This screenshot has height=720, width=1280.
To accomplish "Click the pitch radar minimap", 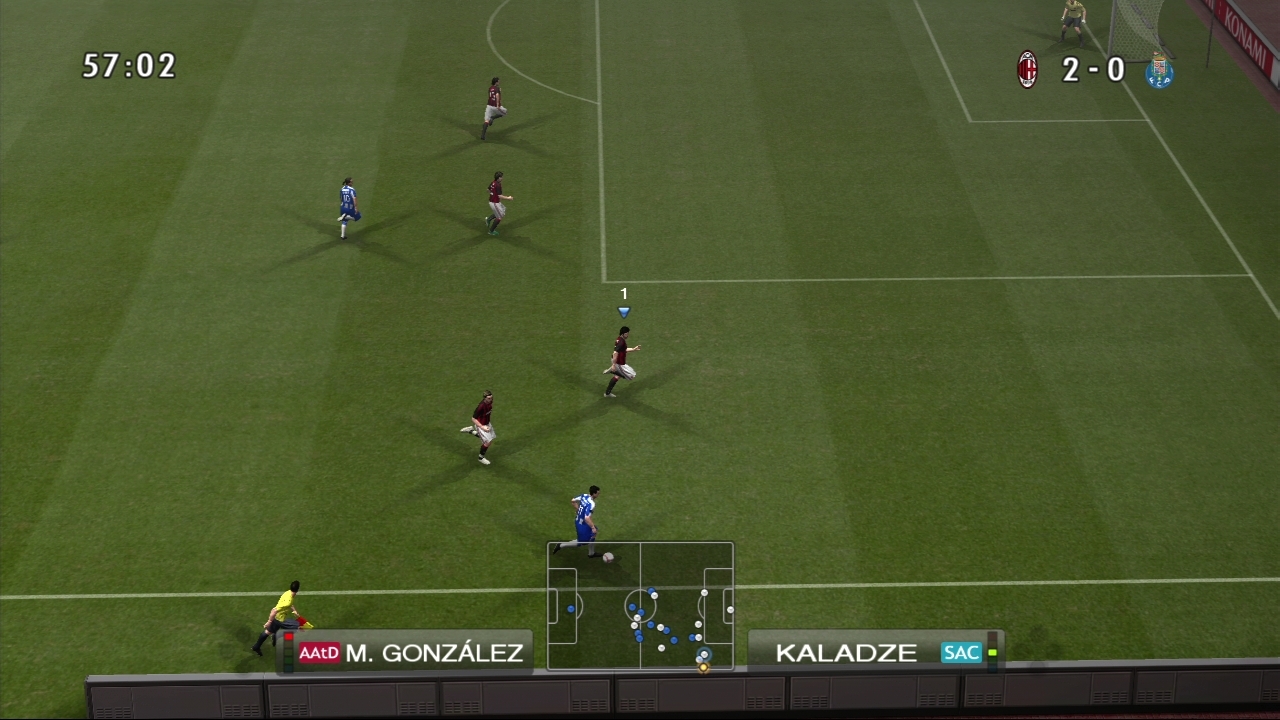I will 640,606.
